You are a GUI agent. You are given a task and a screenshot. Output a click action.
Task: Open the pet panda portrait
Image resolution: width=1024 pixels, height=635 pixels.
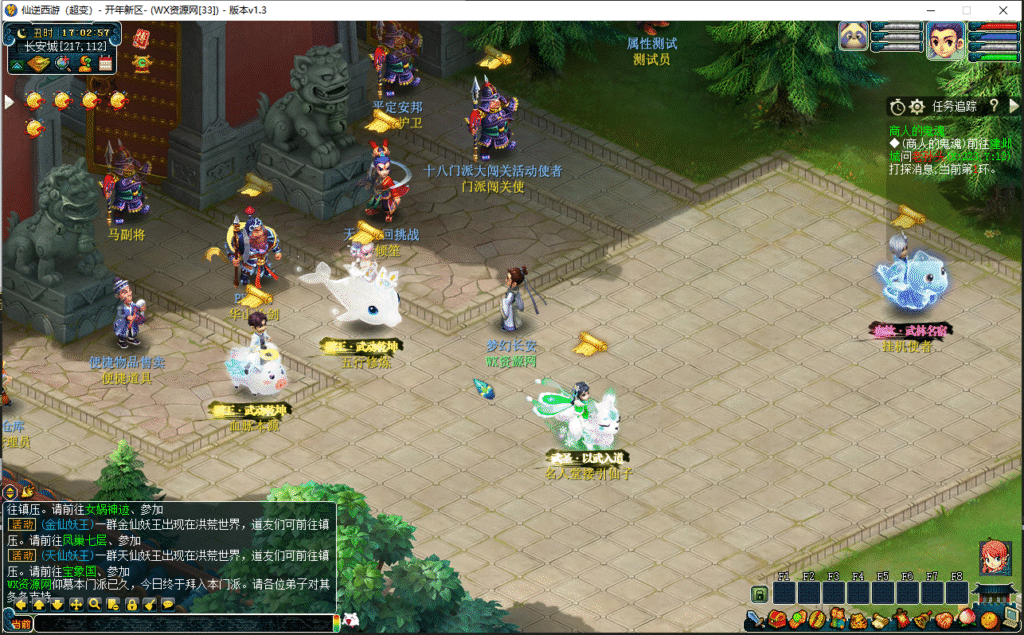coord(853,37)
